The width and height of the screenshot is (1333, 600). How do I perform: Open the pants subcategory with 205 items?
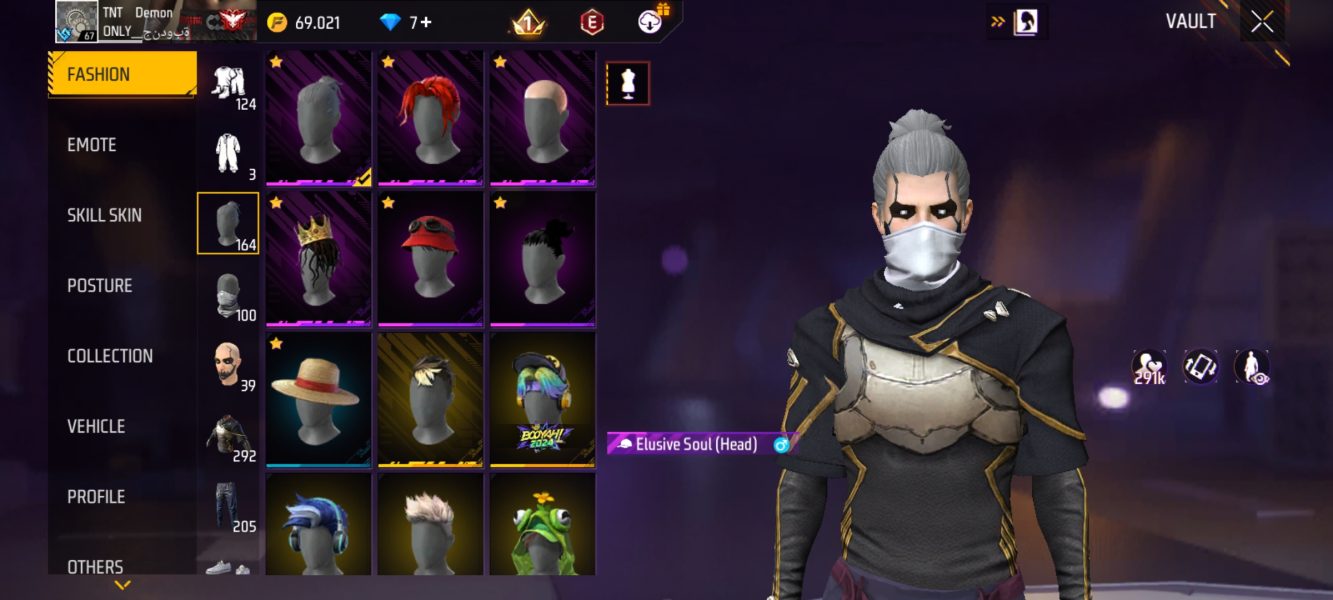(229, 507)
